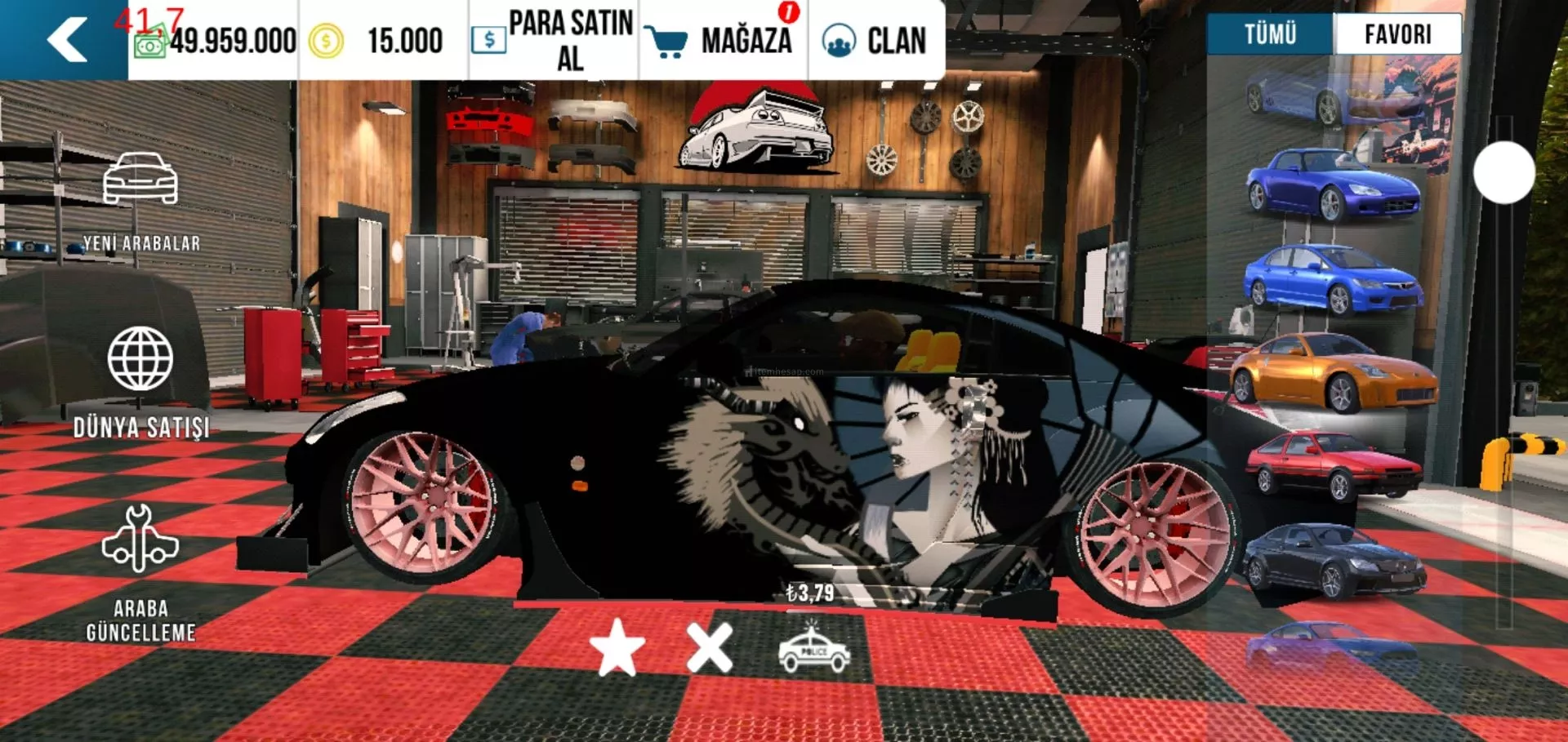This screenshot has height=742, width=1568.
Task: Open Para Satın Al purchase menu
Action: [554, 40]
